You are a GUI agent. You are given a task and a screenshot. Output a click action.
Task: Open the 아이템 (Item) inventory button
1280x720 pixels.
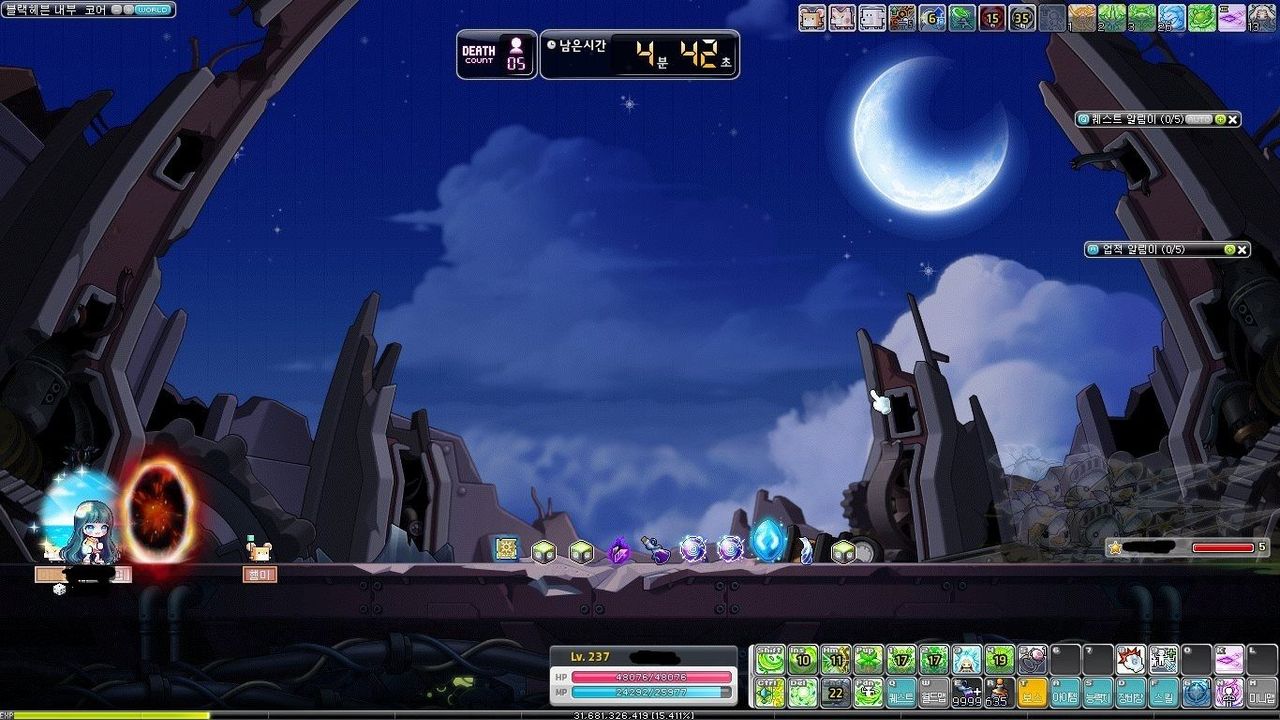(x=1065, y=692)
